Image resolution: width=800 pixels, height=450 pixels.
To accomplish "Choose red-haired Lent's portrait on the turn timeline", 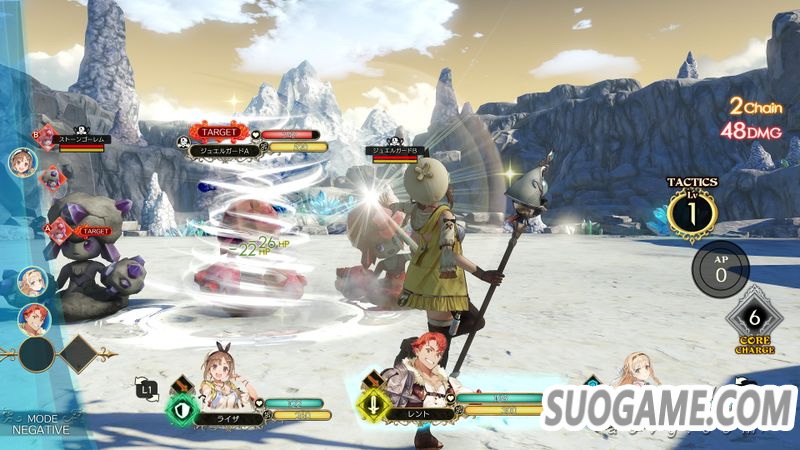I will (31, 318).
